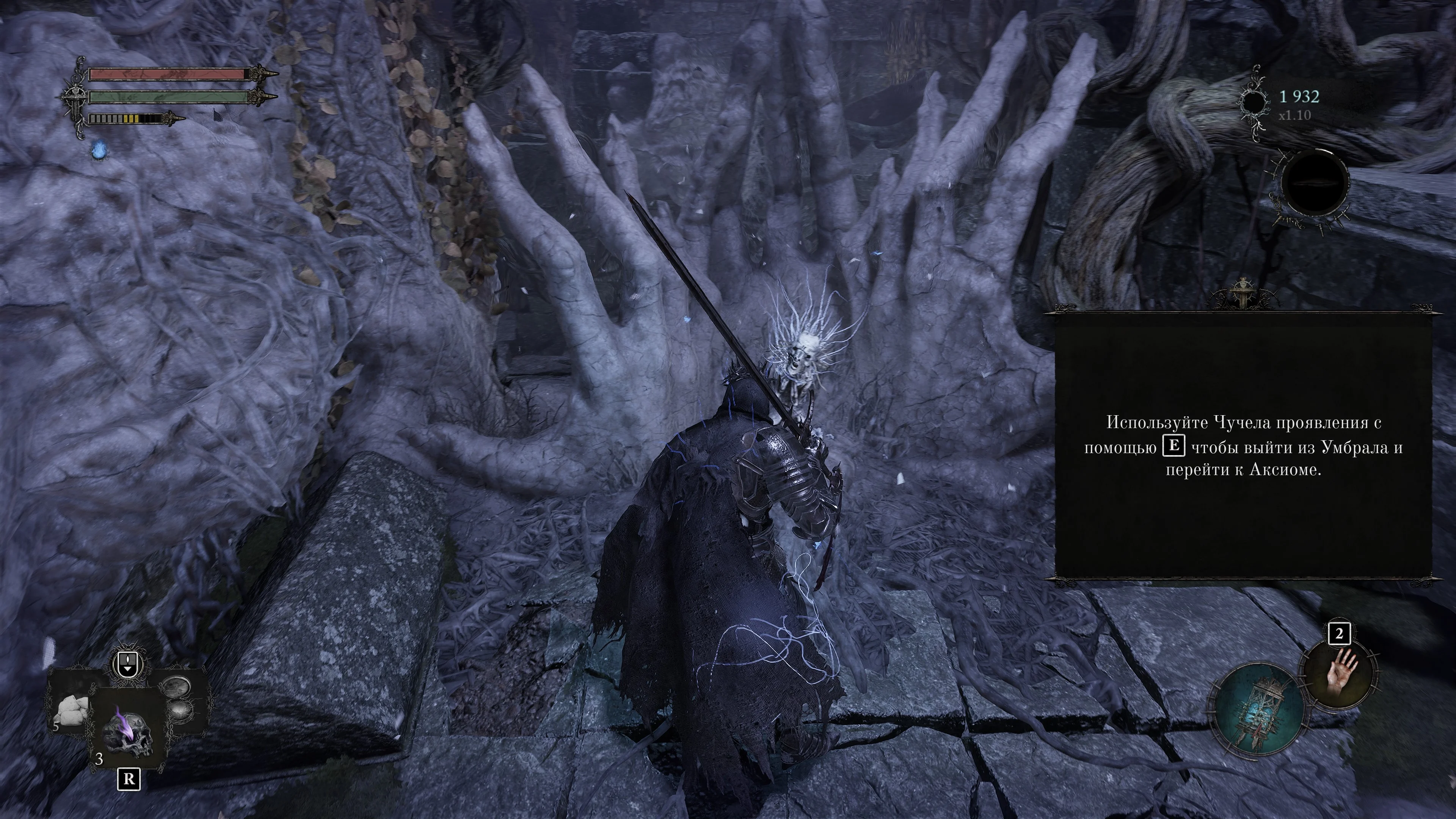Click the tutorial hint about Umbral and Axiom
This screenshot has width=1456, height=819.
tap(1243, 447)
